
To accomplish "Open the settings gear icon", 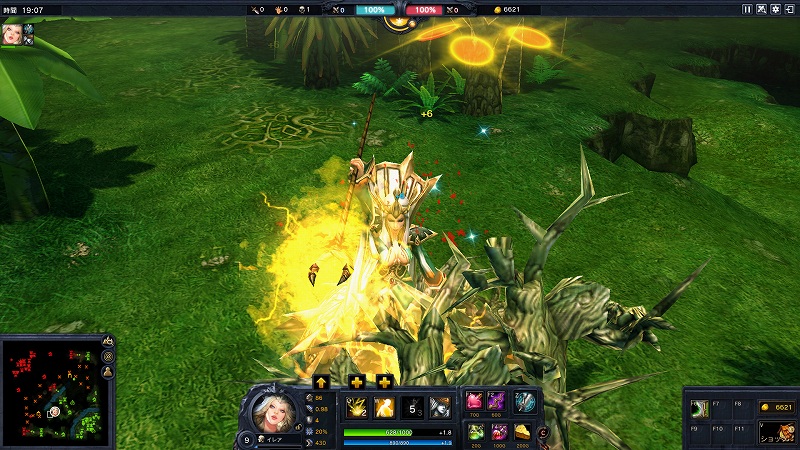I will (776, 9).
